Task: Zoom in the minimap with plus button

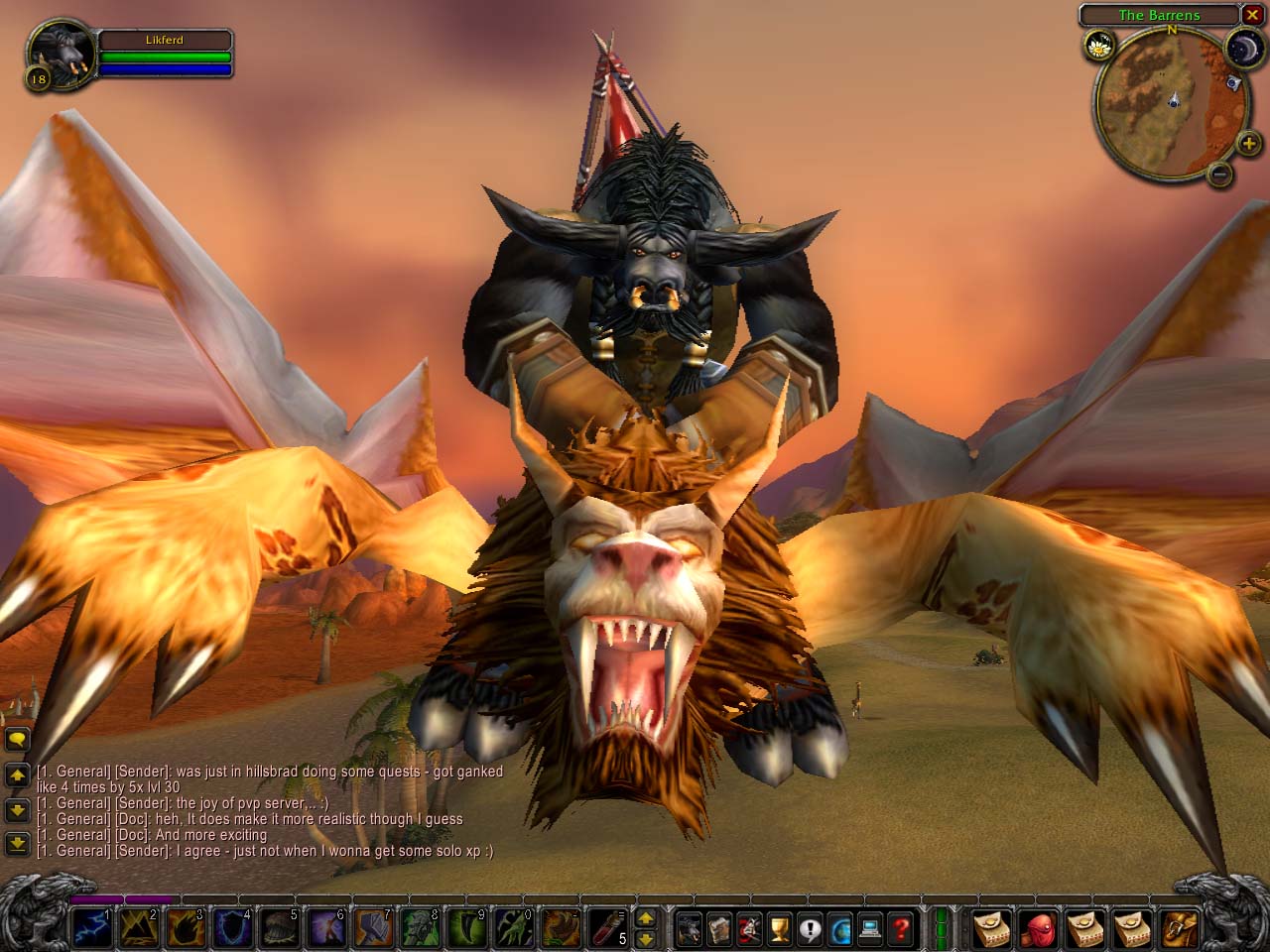Action: (x=1248, y=145)
